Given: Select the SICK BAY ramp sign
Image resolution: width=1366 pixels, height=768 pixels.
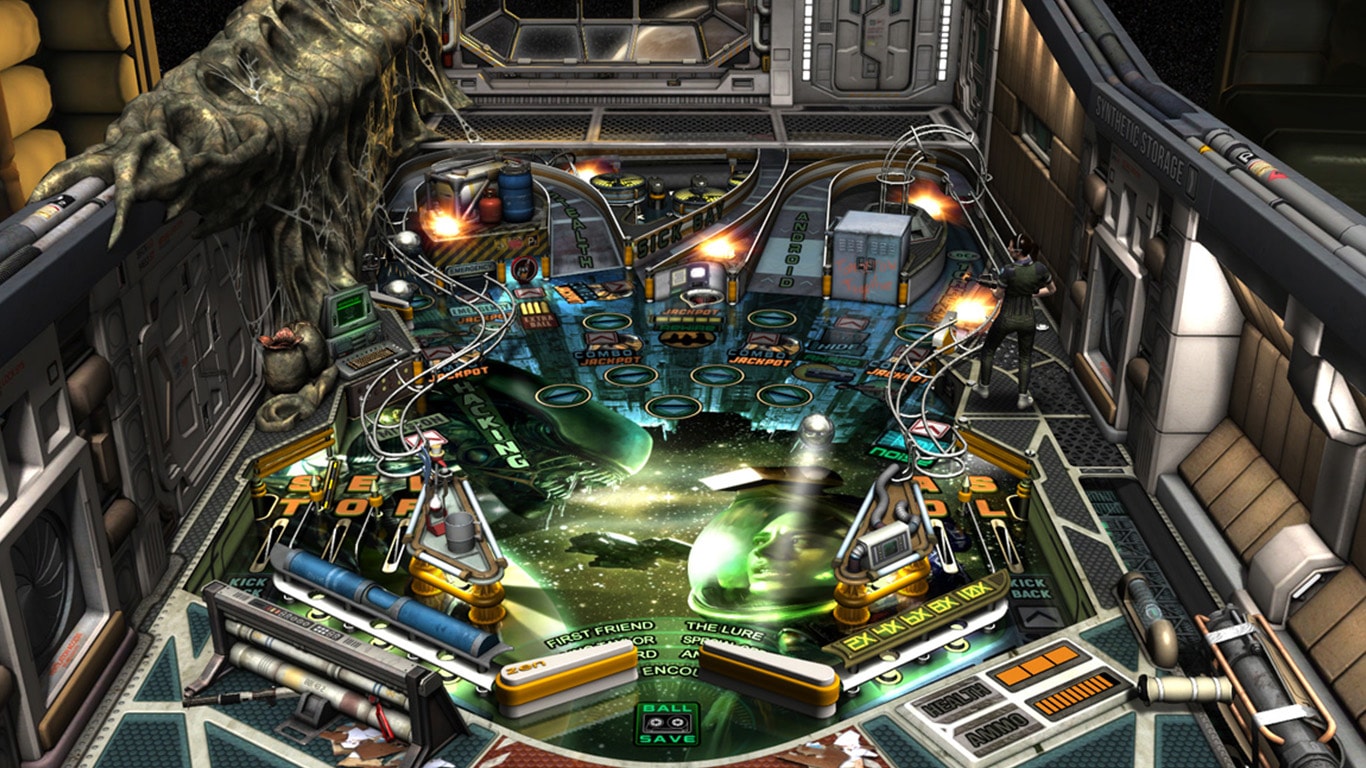Looking at the screenshot, I should (677, 229).
